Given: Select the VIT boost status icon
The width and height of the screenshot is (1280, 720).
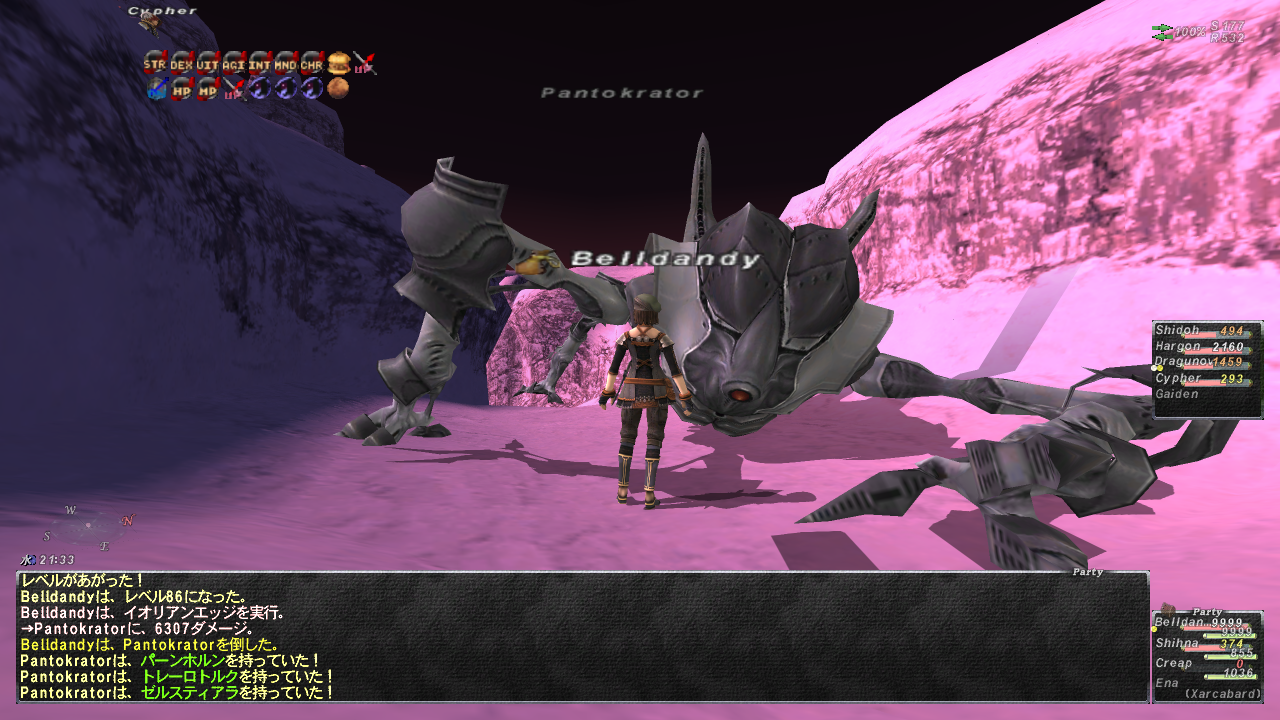Looking at the screenshot, I should (x=207, y=63).
